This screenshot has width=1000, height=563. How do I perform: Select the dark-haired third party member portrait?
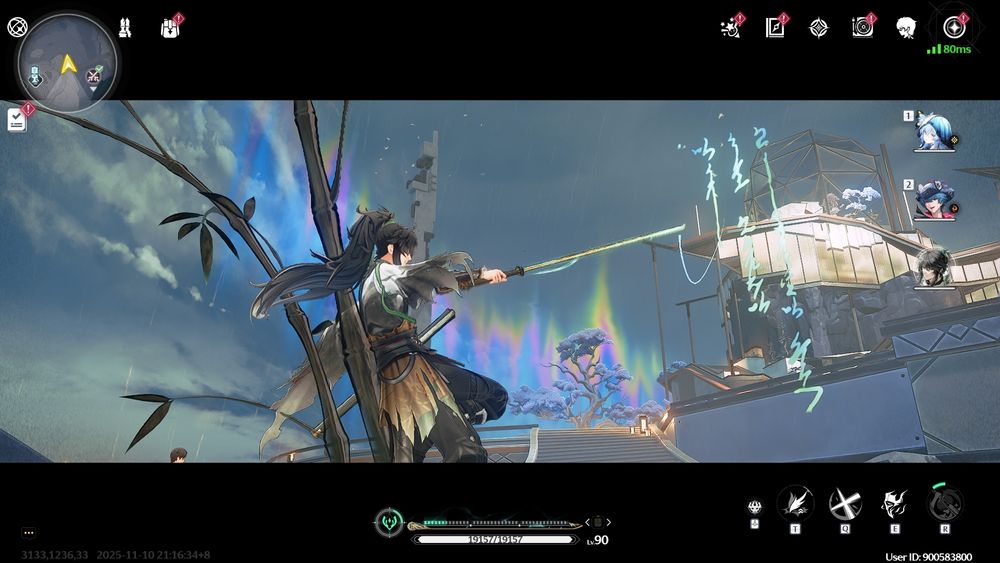pyautogui.click(x=935, y=267)
